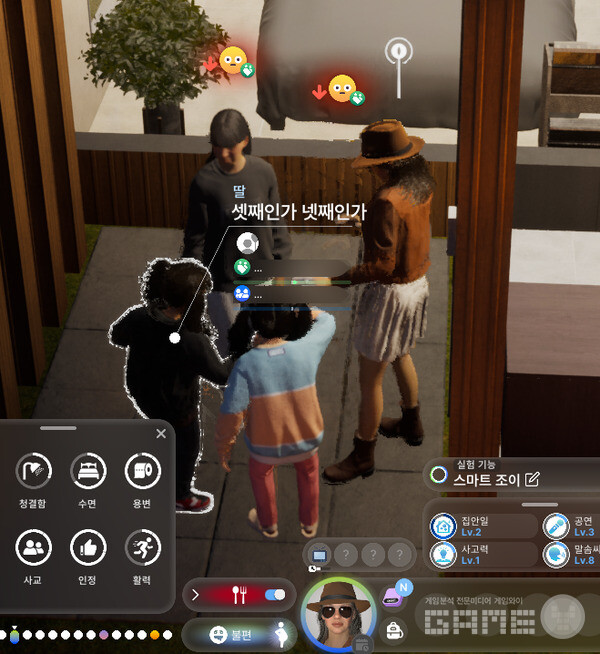This screenshot has width=600, height=654.
Task: Edit the 스마트 조이 experimental feature
Action: [x=532, y=479]
